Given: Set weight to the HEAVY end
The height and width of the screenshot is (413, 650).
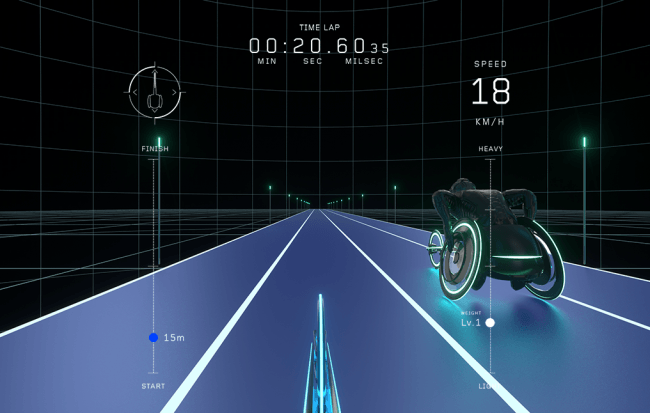Looking at the screenshot, I should pos(490,160).
